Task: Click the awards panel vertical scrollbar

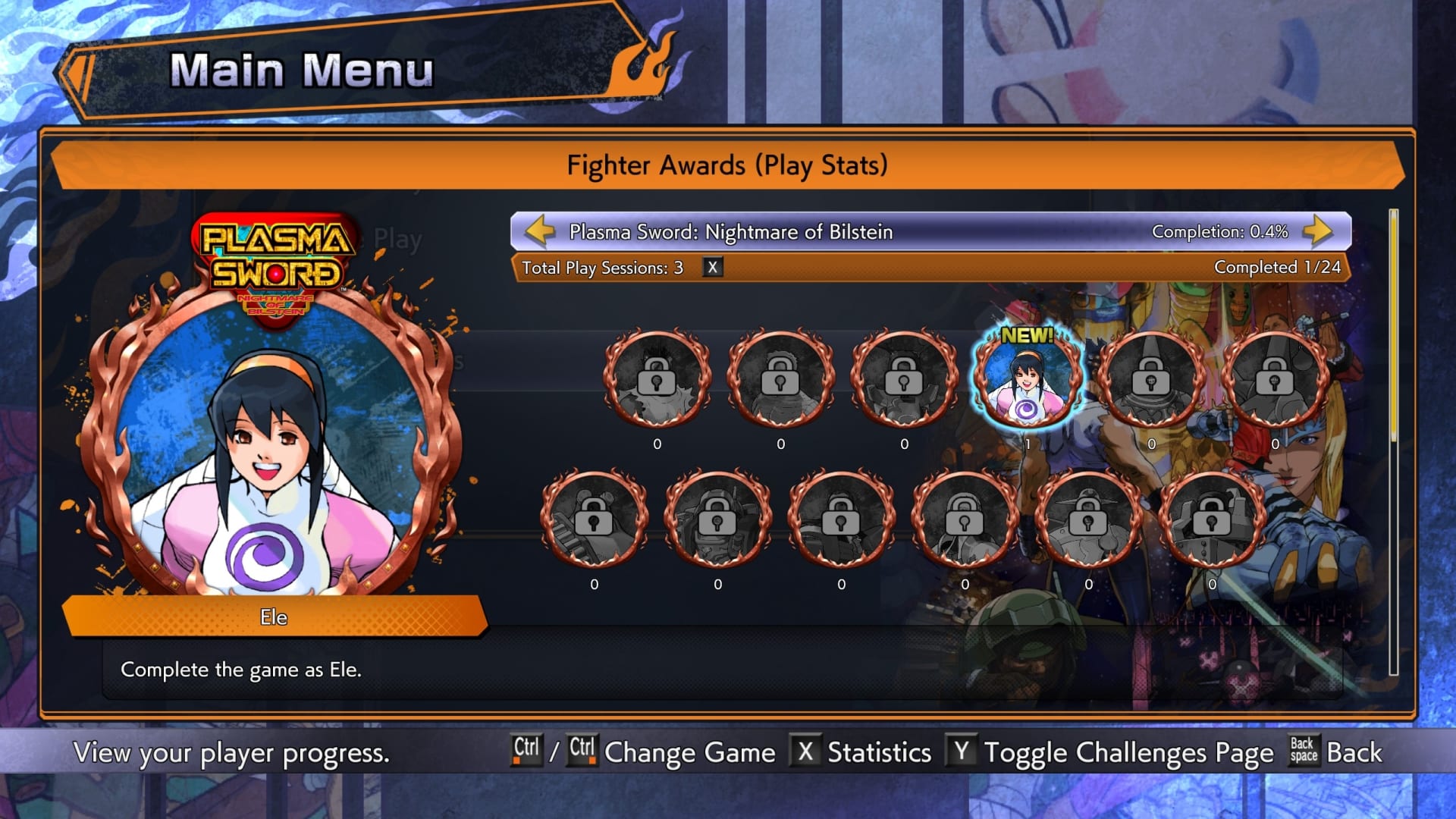Action: point(1393,440)
